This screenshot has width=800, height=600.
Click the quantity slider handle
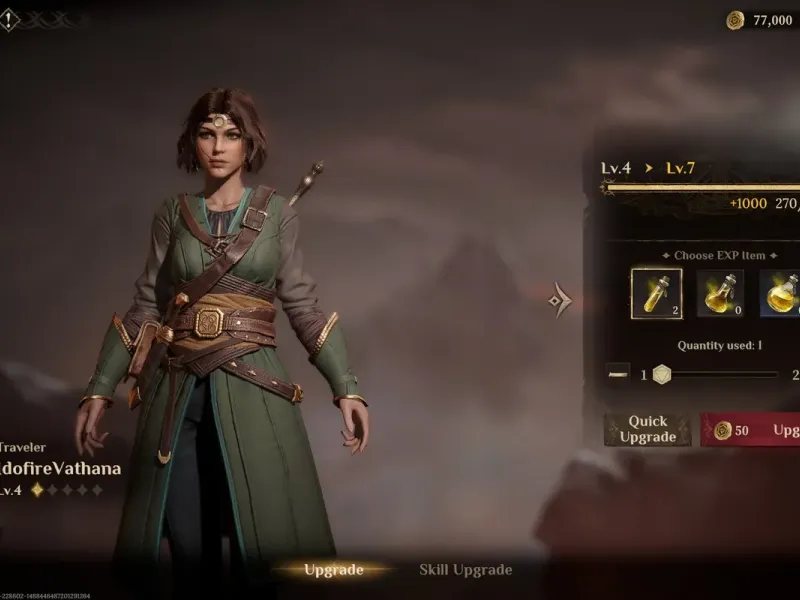661,374
